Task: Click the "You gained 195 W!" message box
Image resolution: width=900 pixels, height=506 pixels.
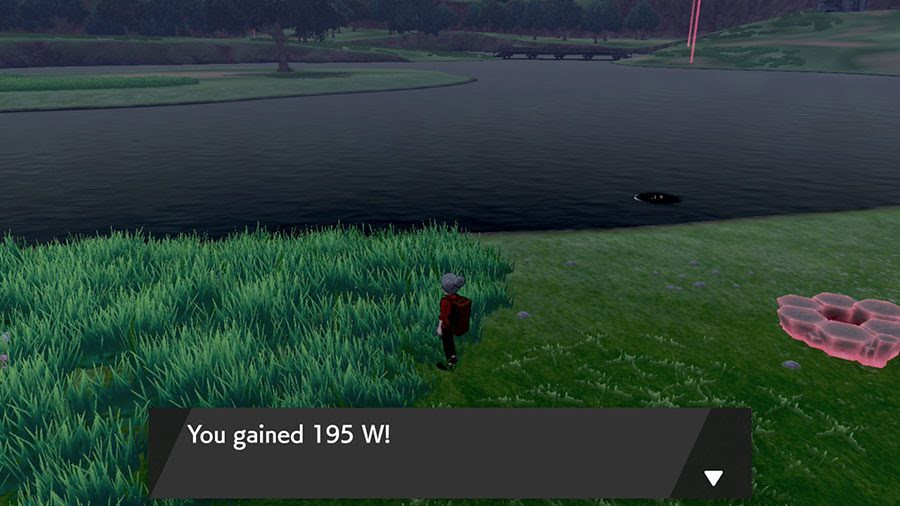Action: pyautogui.click(x=430, y=452)
